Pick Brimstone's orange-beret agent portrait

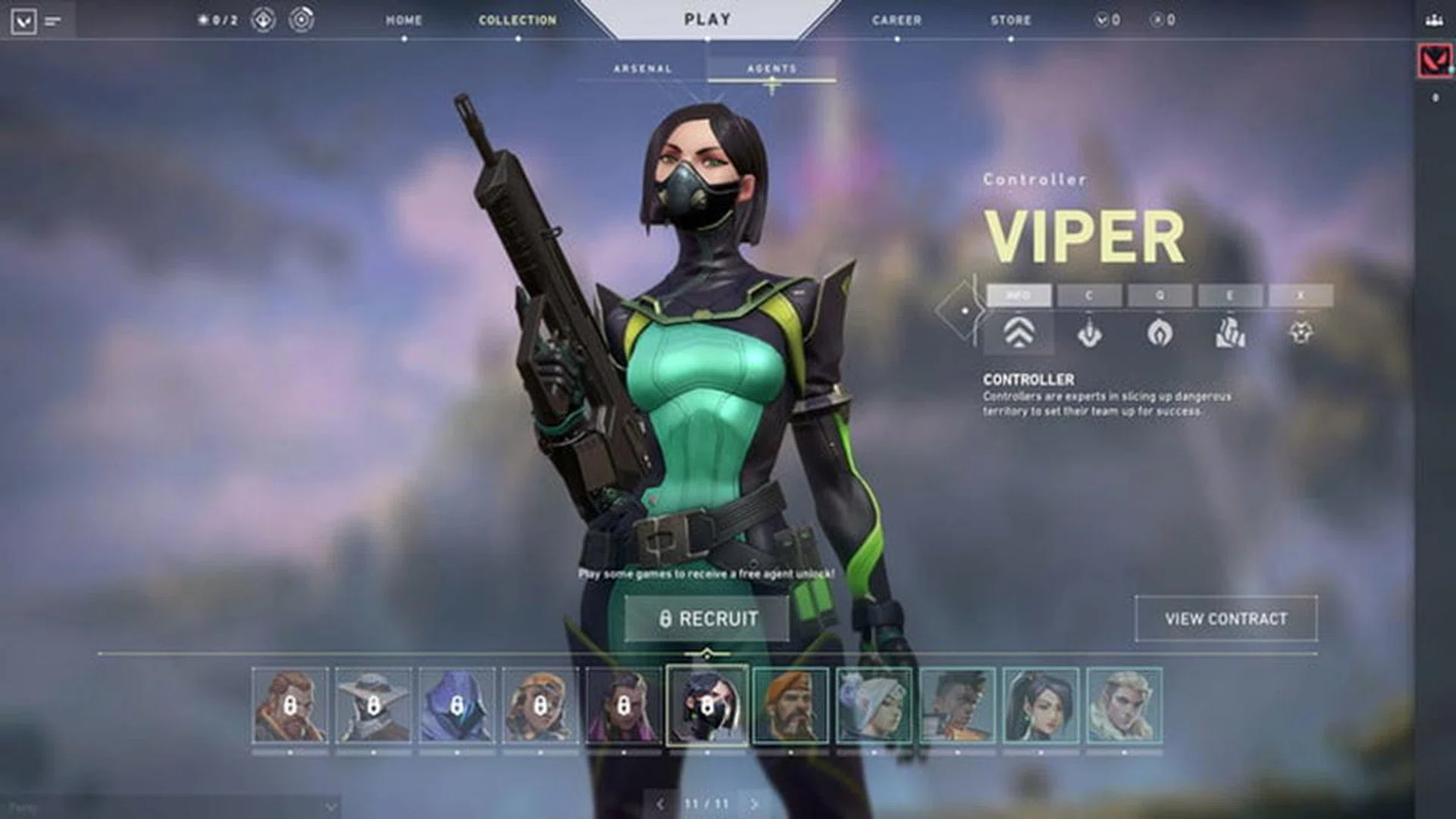(x=790, y=705)
